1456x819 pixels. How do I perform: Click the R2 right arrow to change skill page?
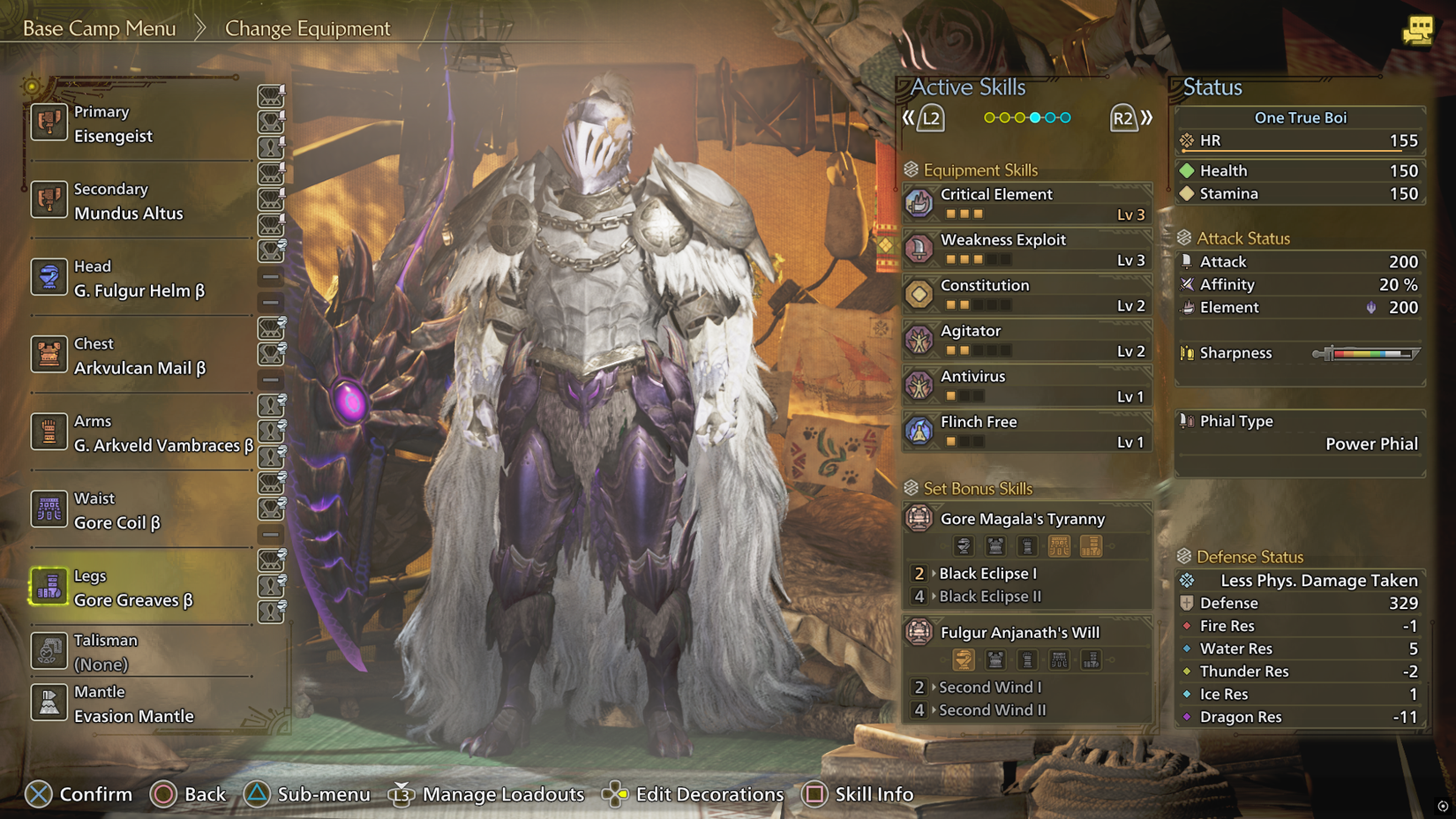click(1125, 116)
